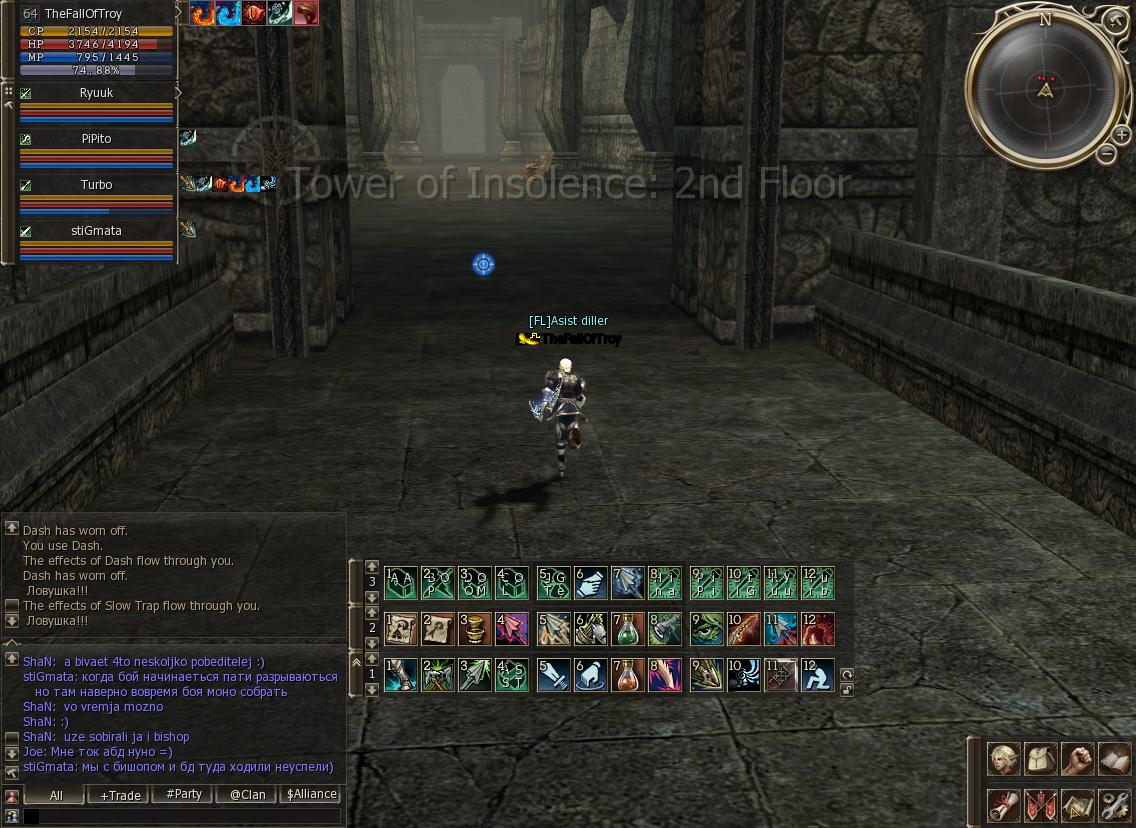Select party member Ryuuk

97,93
